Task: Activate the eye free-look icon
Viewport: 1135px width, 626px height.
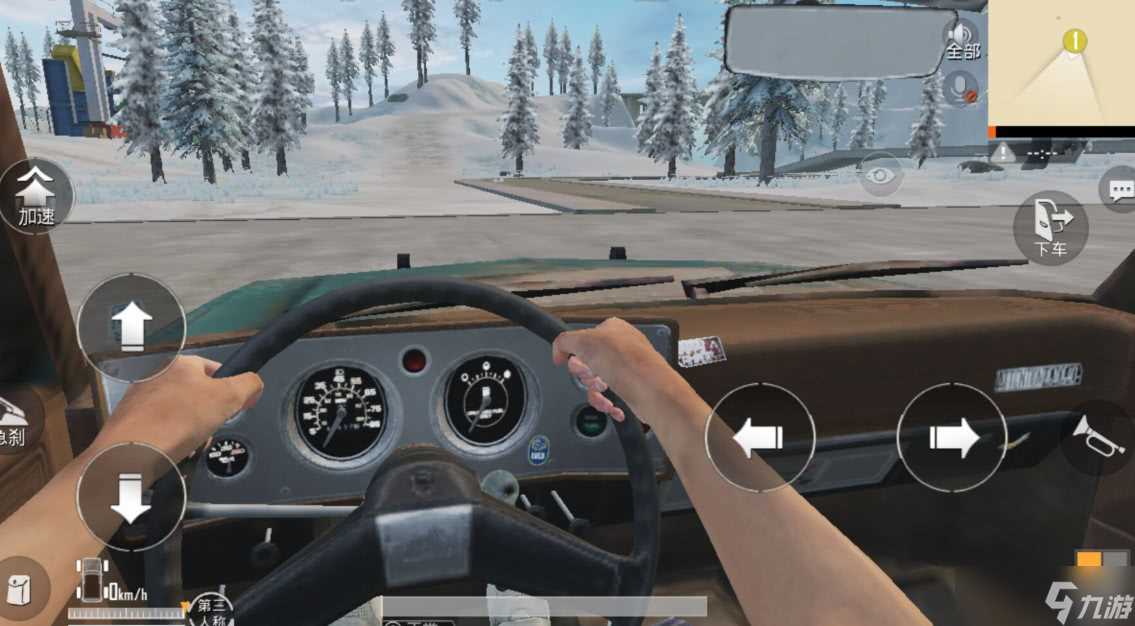Action: tap(881, 176)
